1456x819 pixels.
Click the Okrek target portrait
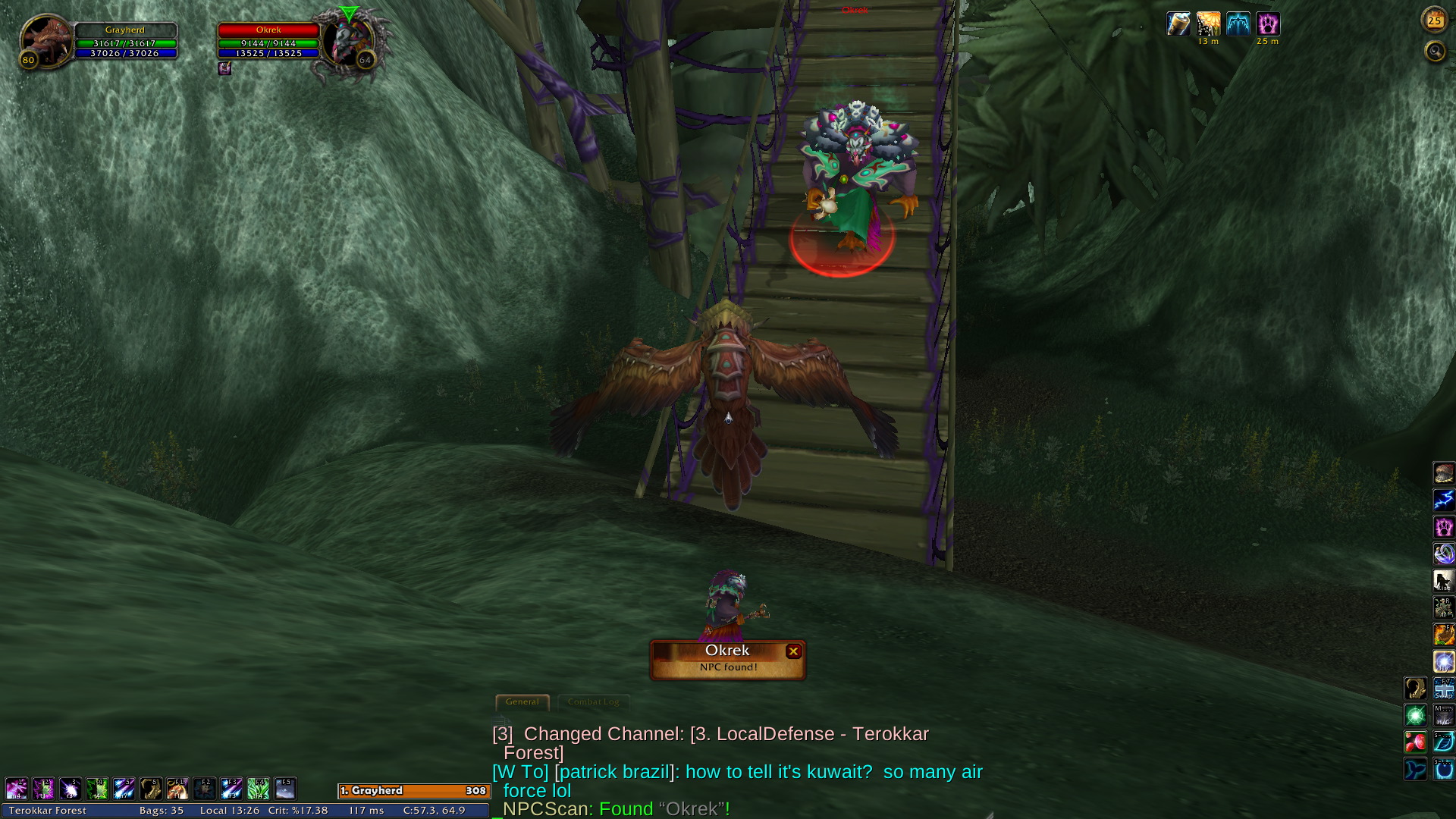pyautogui.click(x=347, y=42)
